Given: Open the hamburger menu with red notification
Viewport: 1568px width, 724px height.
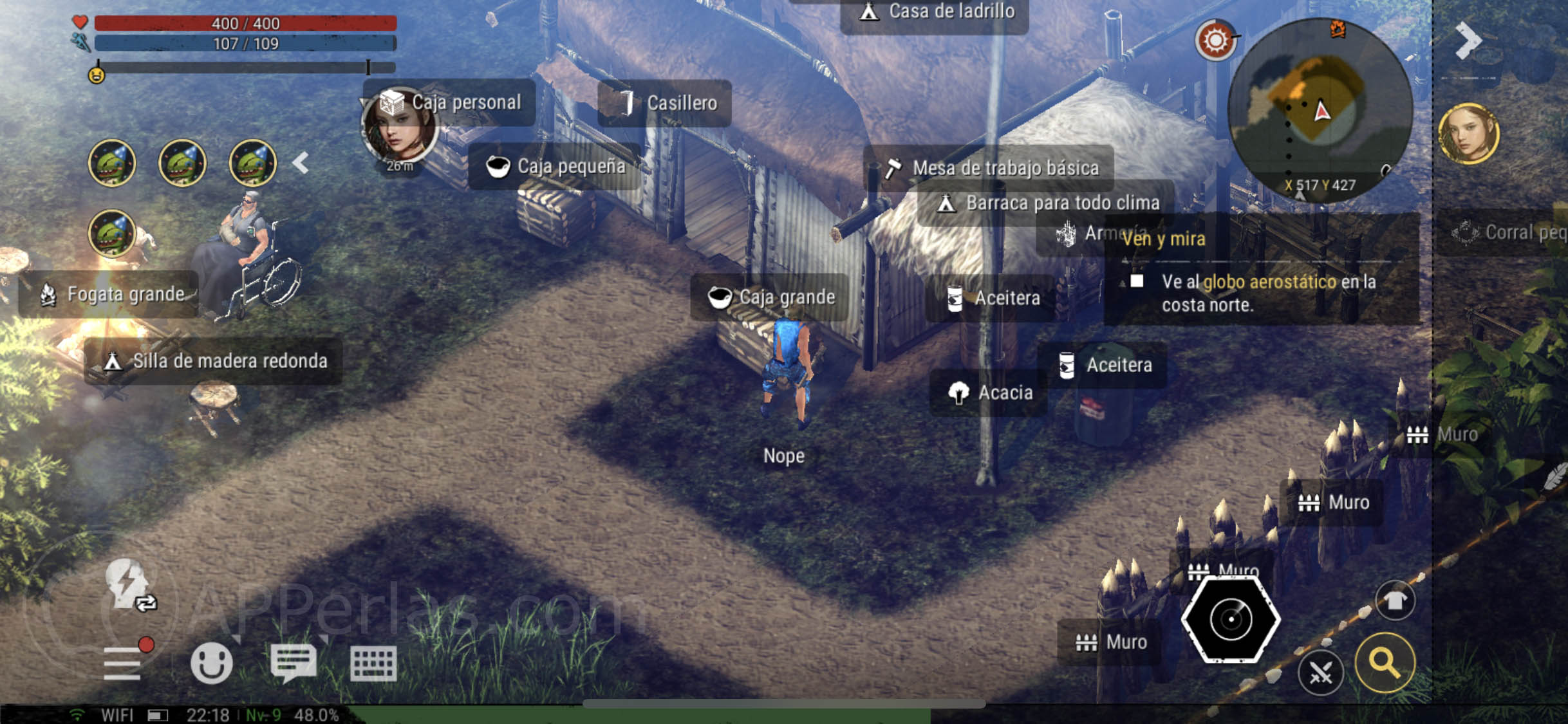Looking at the screenshot, I should pyautogui.click(x=124, y=662).
